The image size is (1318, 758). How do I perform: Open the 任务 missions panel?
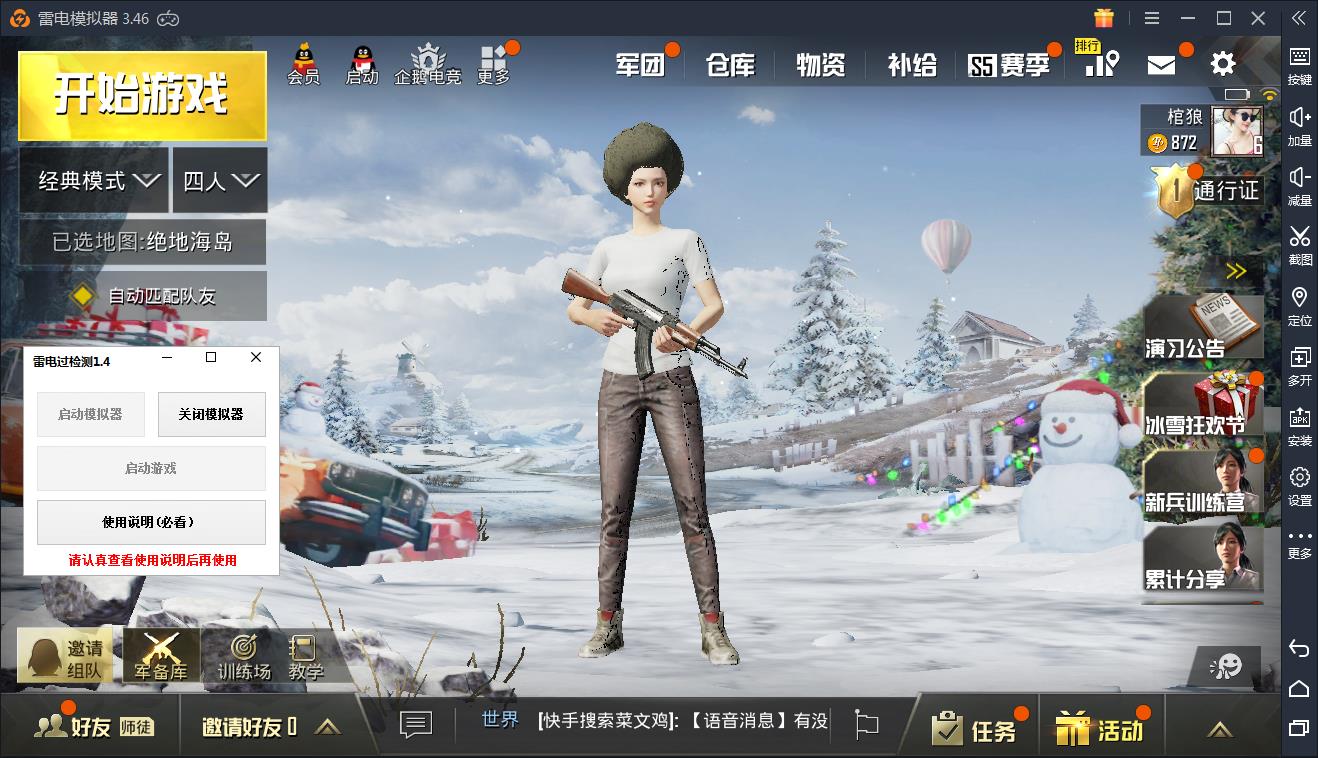pyautogui.click(x=974, y=729)
